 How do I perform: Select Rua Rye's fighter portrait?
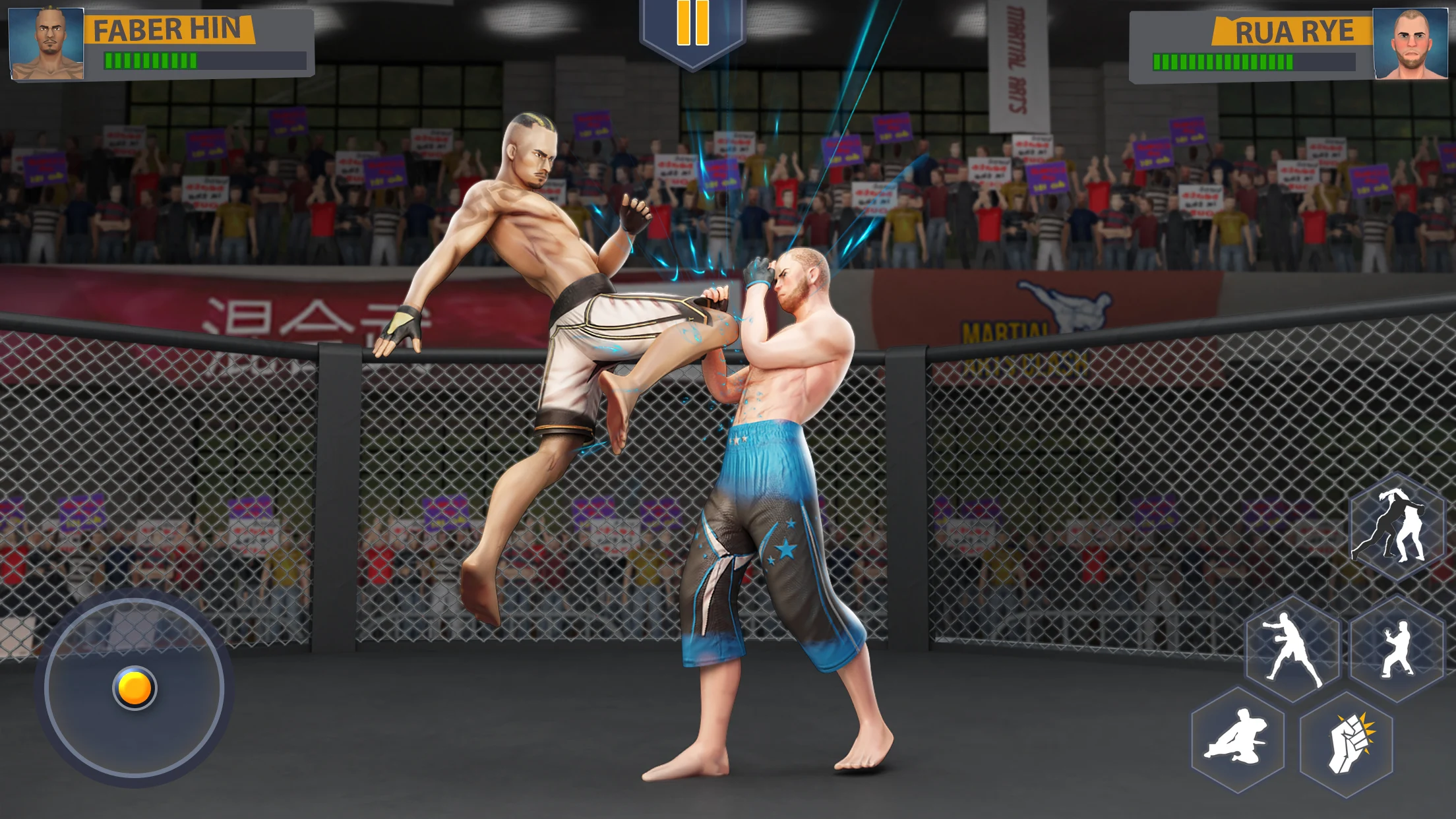click(1410, 44)
